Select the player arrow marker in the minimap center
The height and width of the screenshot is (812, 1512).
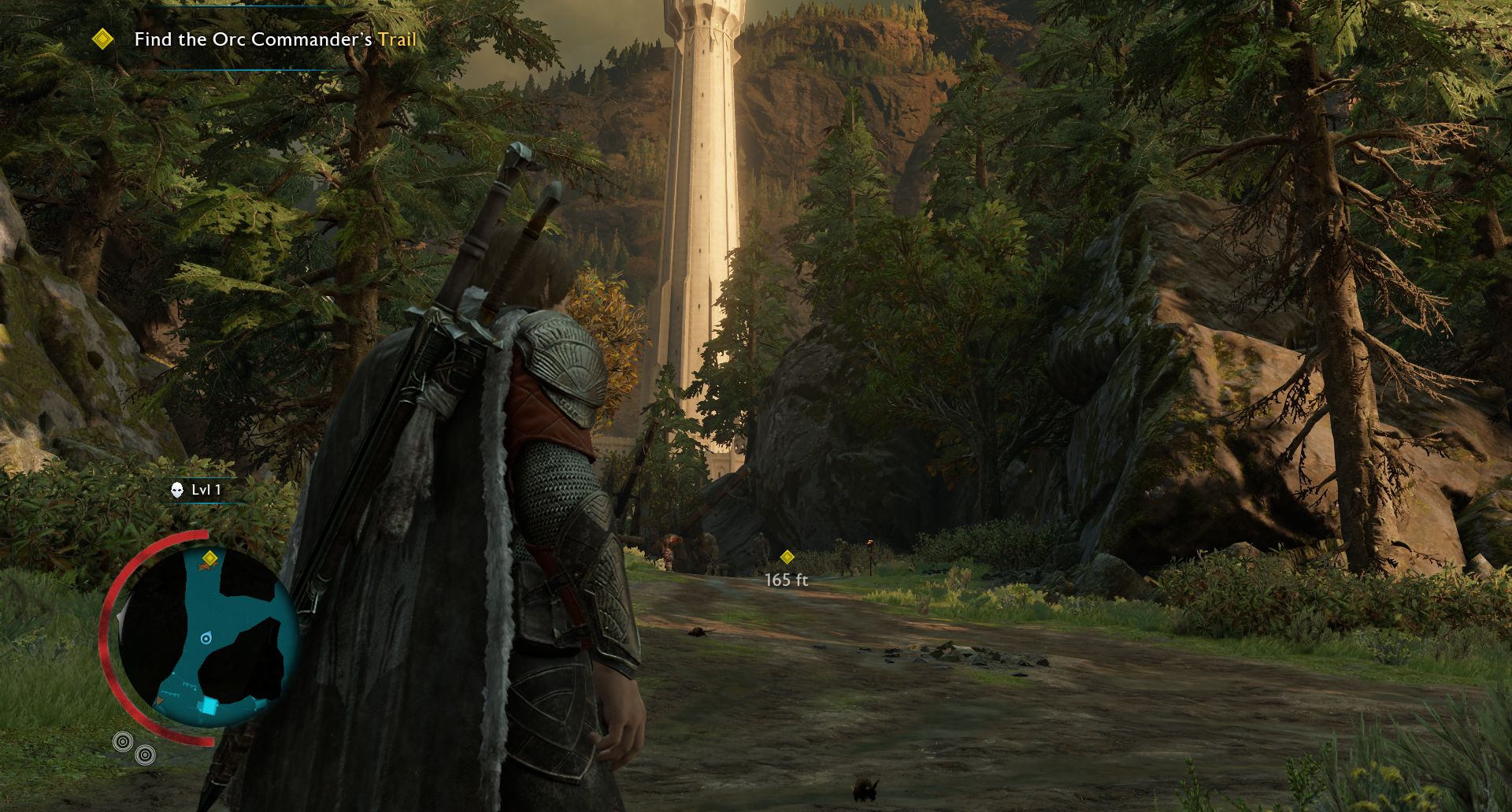pos(206,639)
